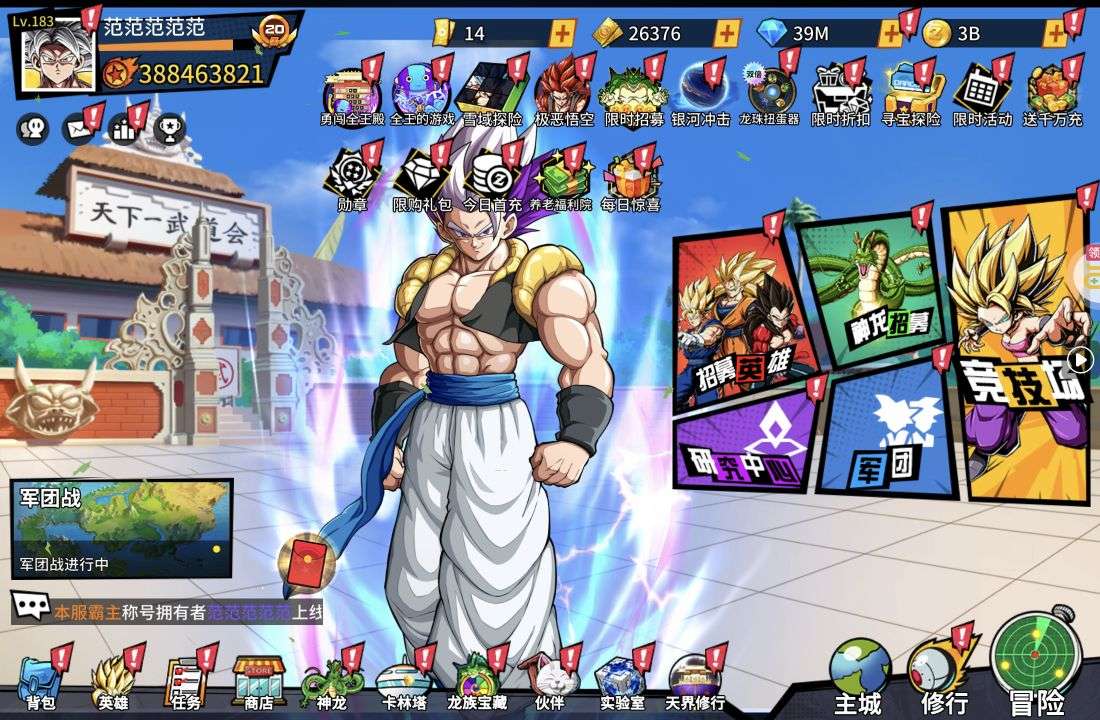Enter the 商店 shop
Viewport: 1100px width, 720px height.
258,681
